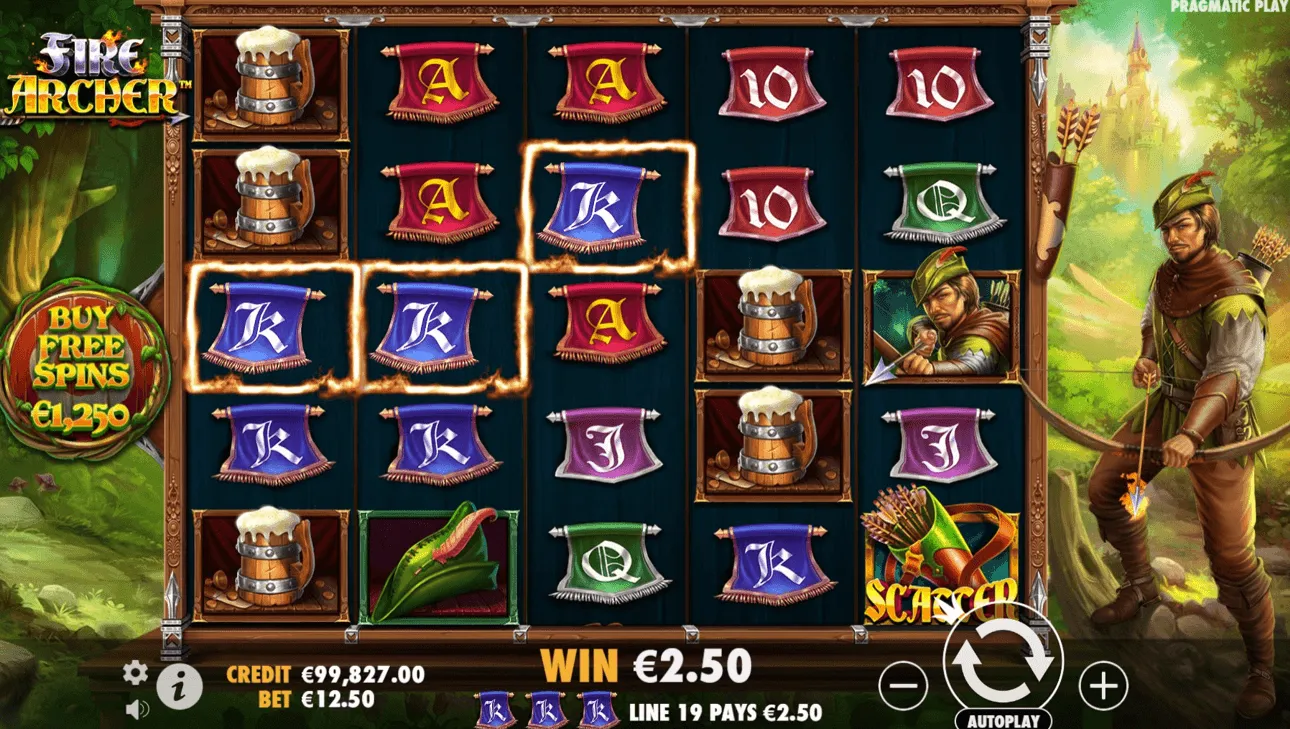
Task: Click the Fire Archer game logo
Action: pos(95,70)
